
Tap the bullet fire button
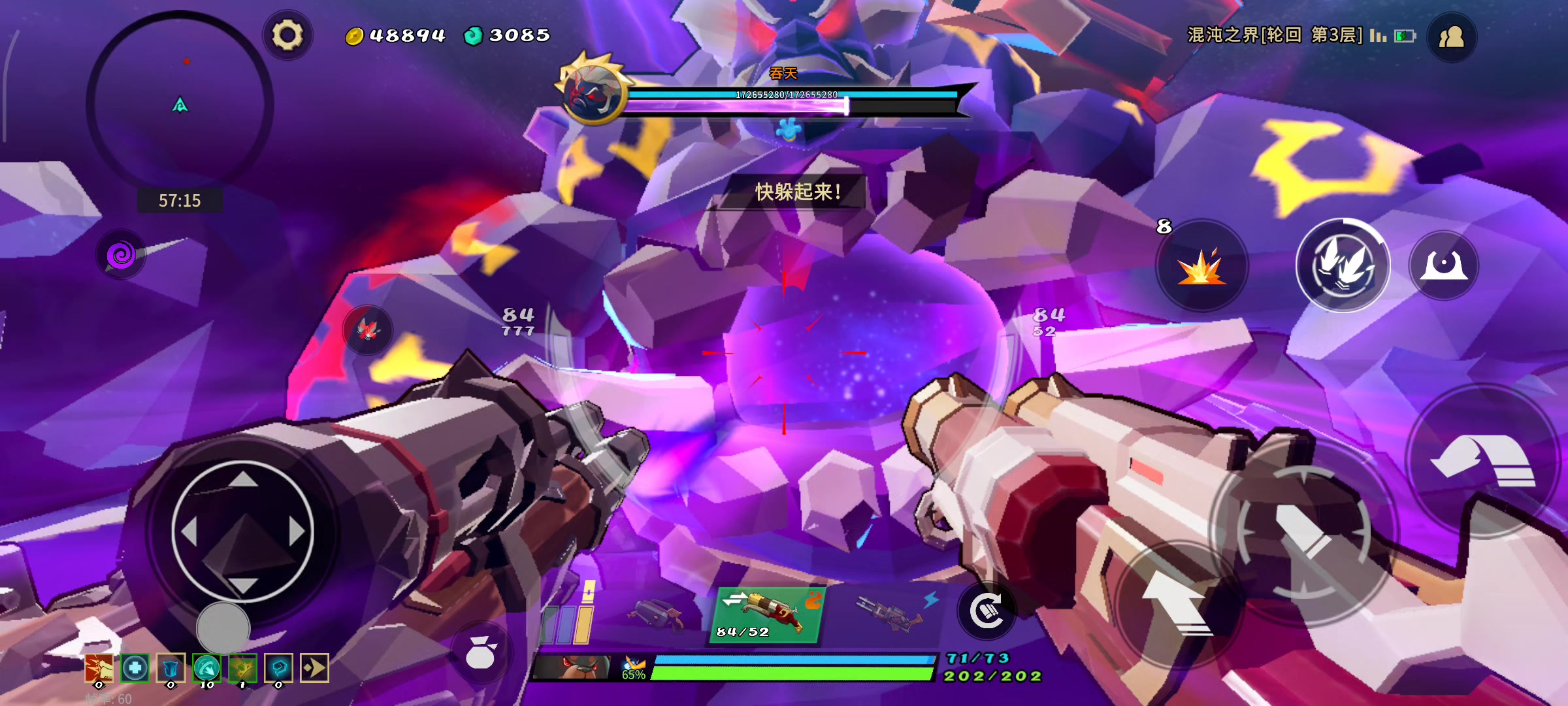point(1303,531)
